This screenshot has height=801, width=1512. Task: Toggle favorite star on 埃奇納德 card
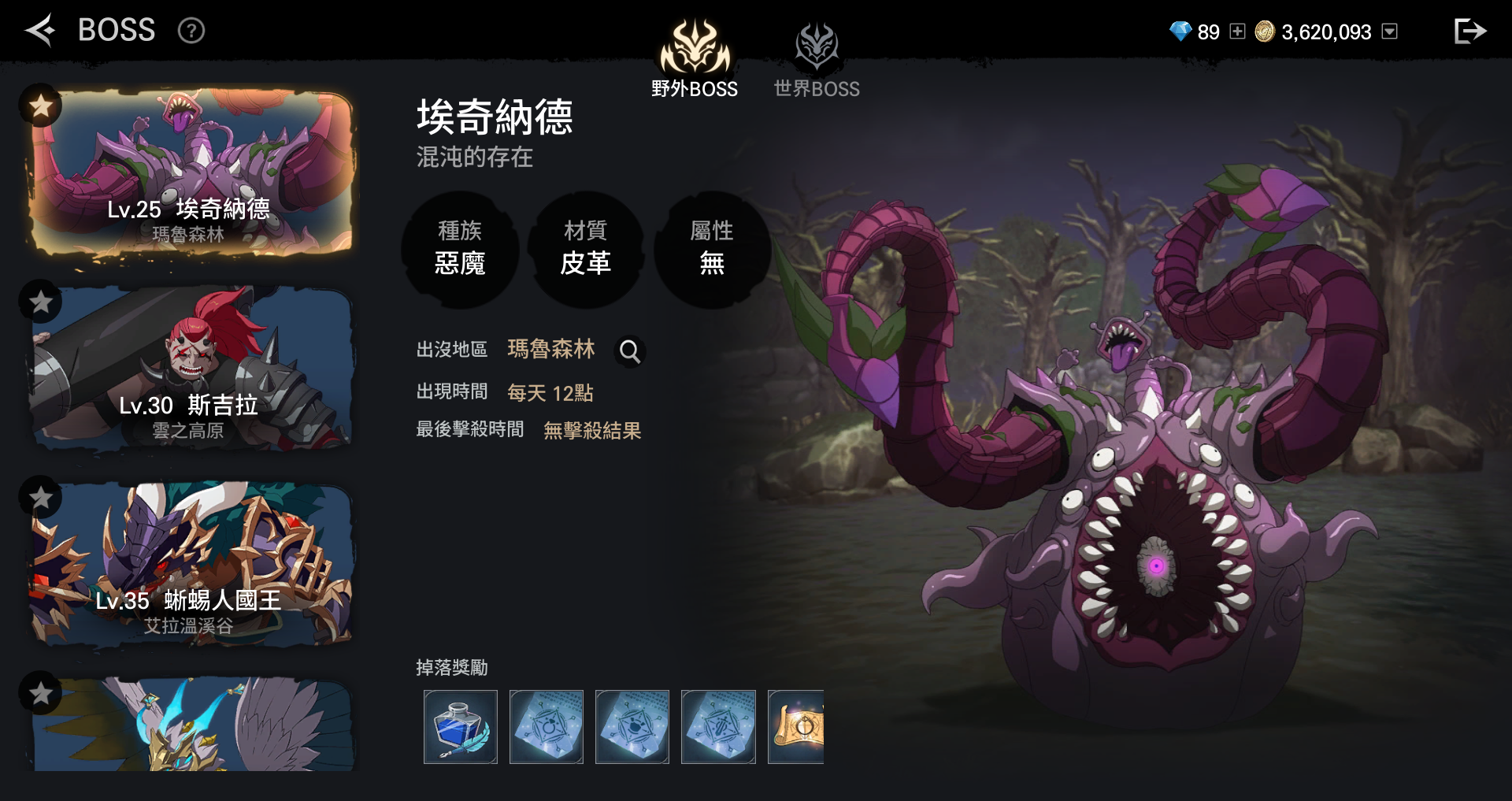40,106
